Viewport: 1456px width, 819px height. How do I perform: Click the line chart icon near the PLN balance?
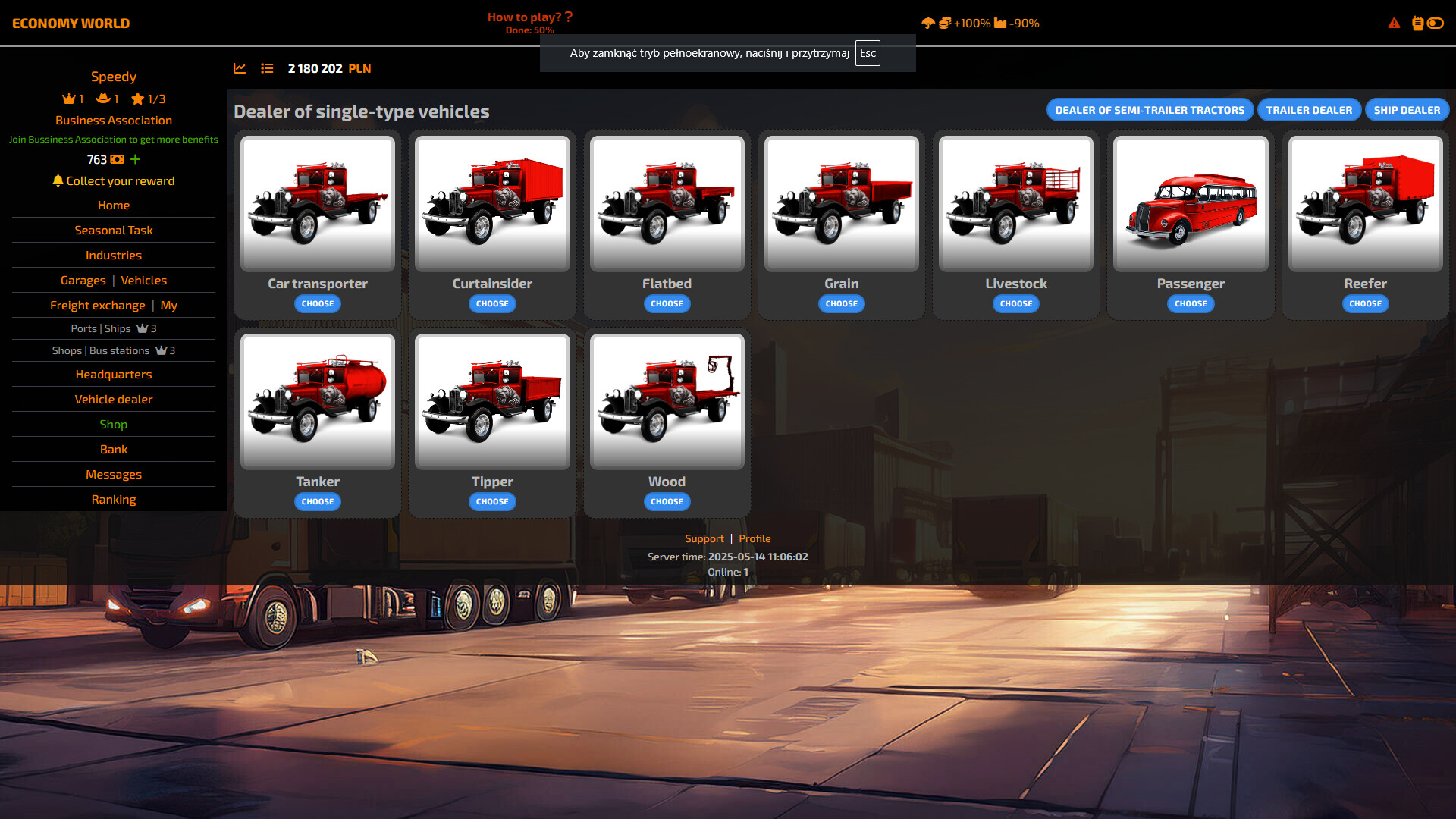coord(240,68)
